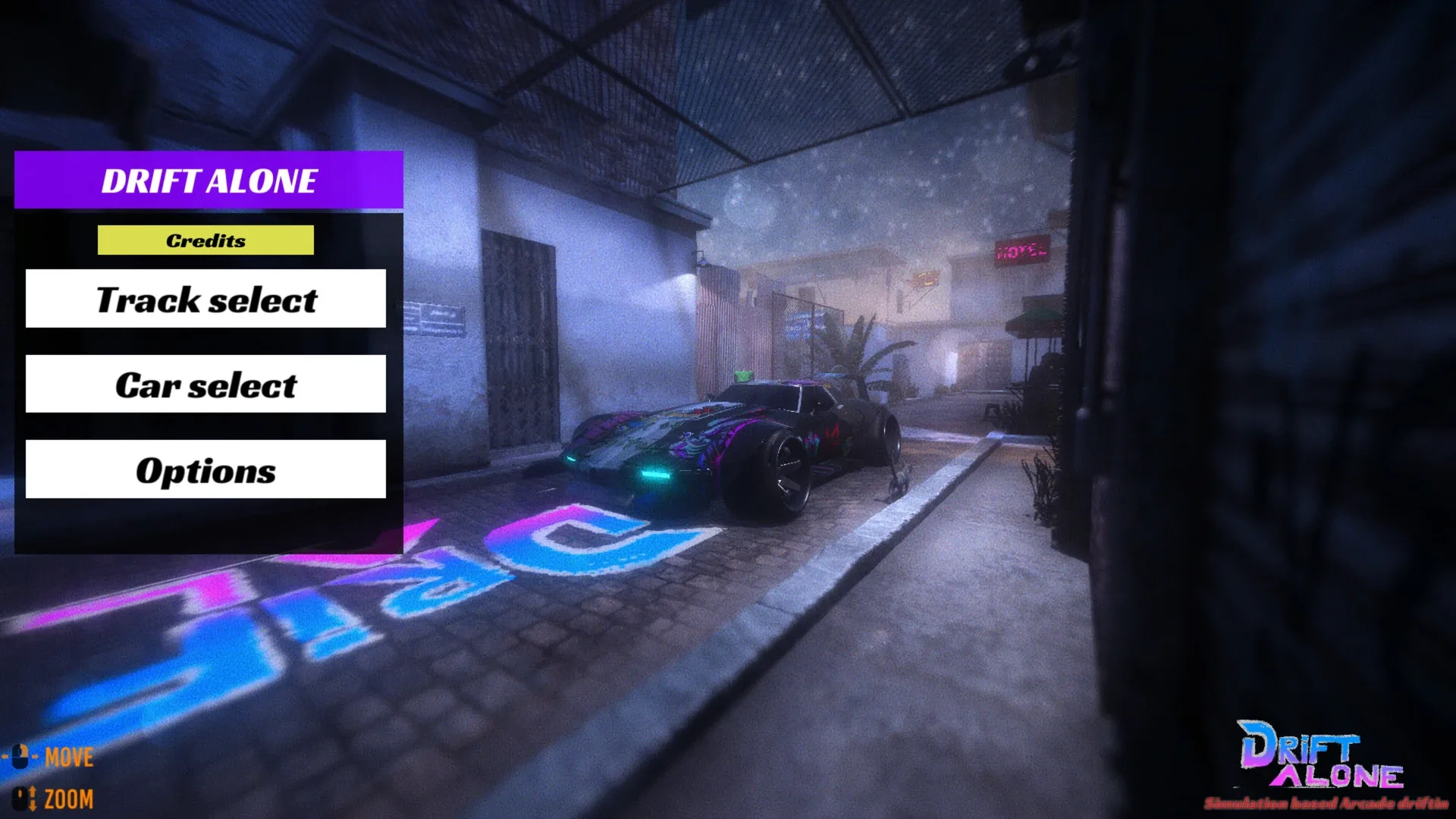
Task: Toggle the highlighted Credits menu entry
Action: coord(206,241)
